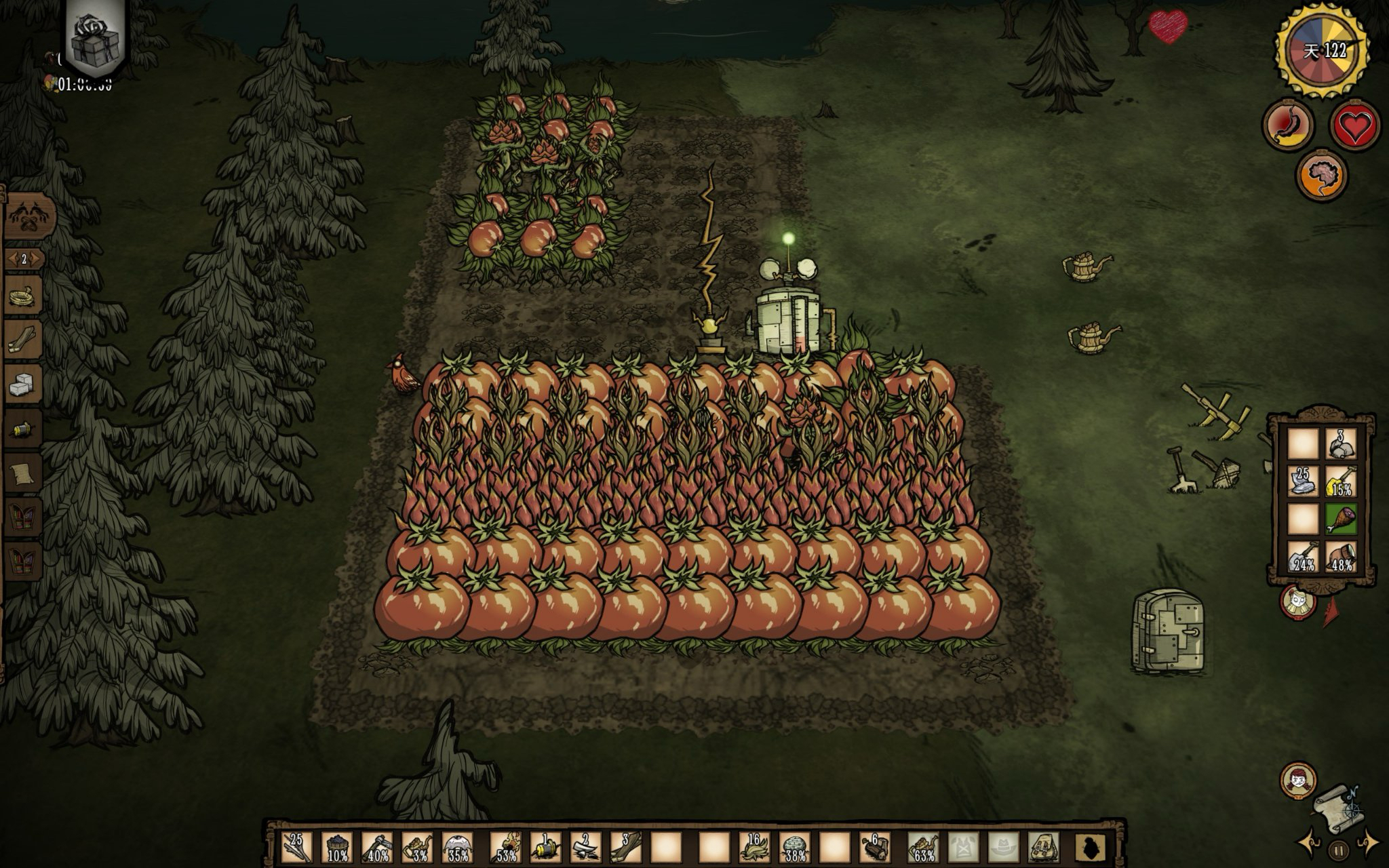This screenshot has height=868, width=1389.
Task: Select the papyrus pinned recipe
Action: click(24, 473)
